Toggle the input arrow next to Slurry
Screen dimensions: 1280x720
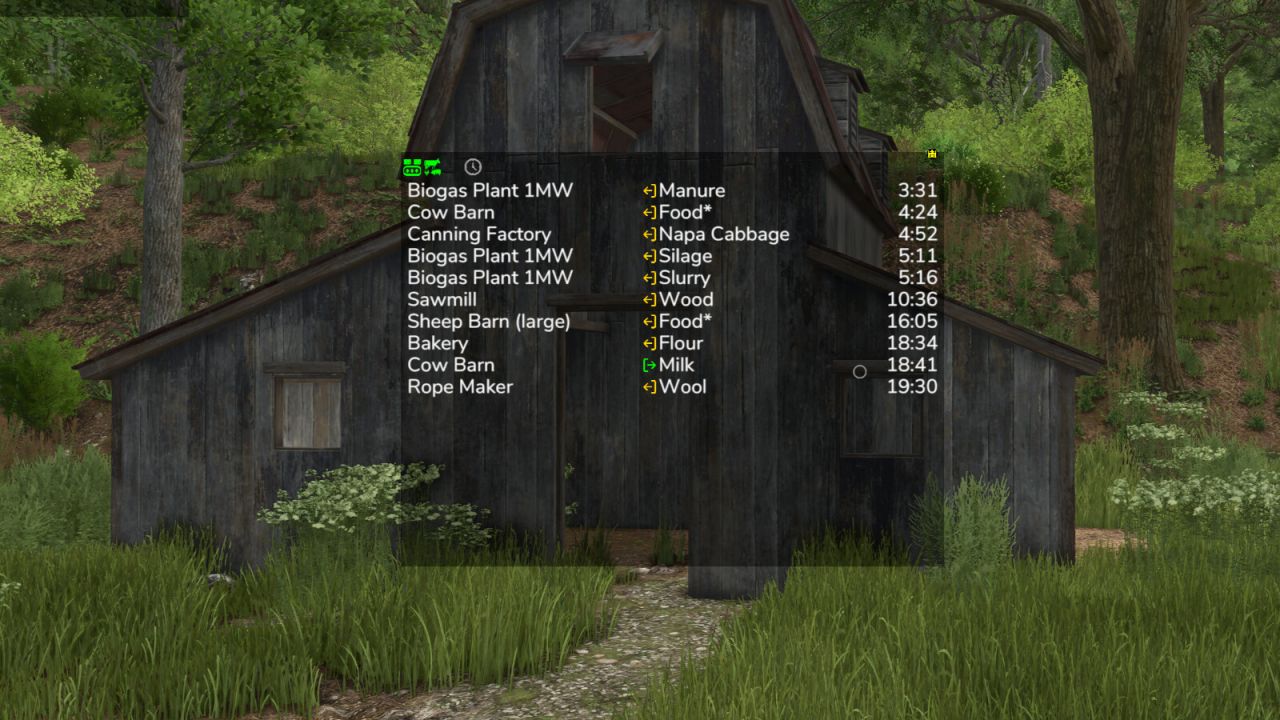pyautogui.click(x=647, y=277)
